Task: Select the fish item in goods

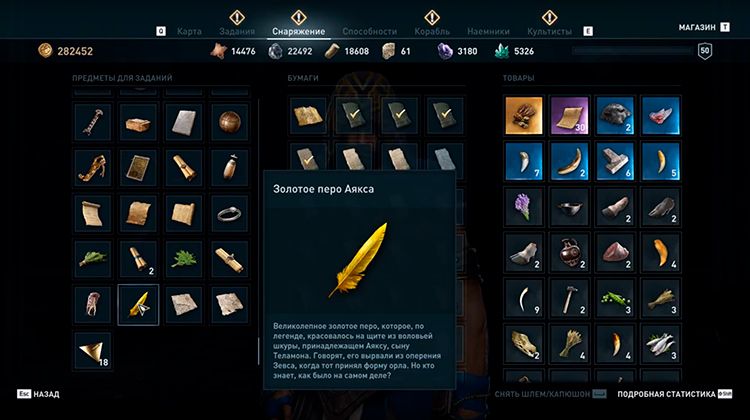Action: coord(662,346)
